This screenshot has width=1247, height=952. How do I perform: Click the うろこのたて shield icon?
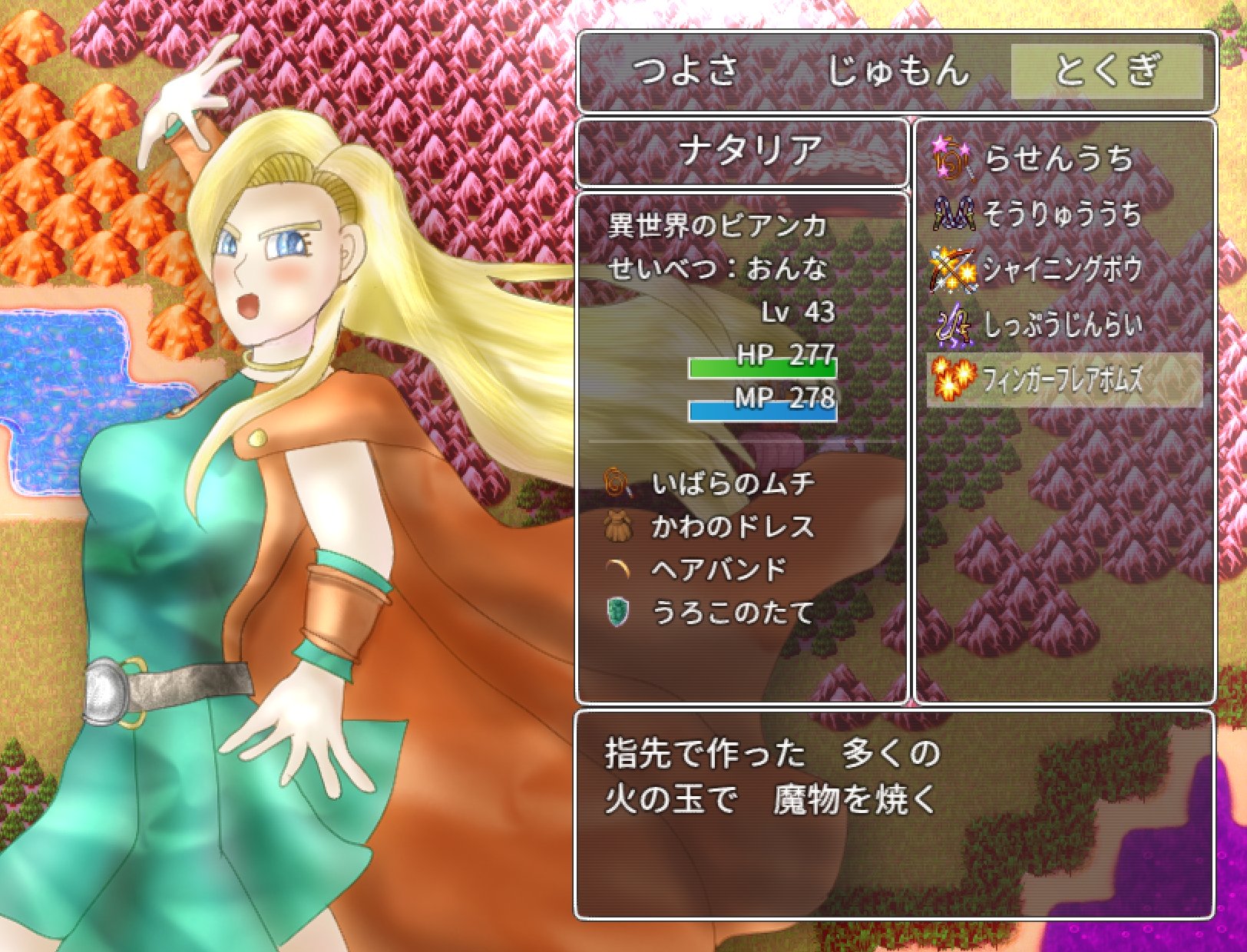620,609
